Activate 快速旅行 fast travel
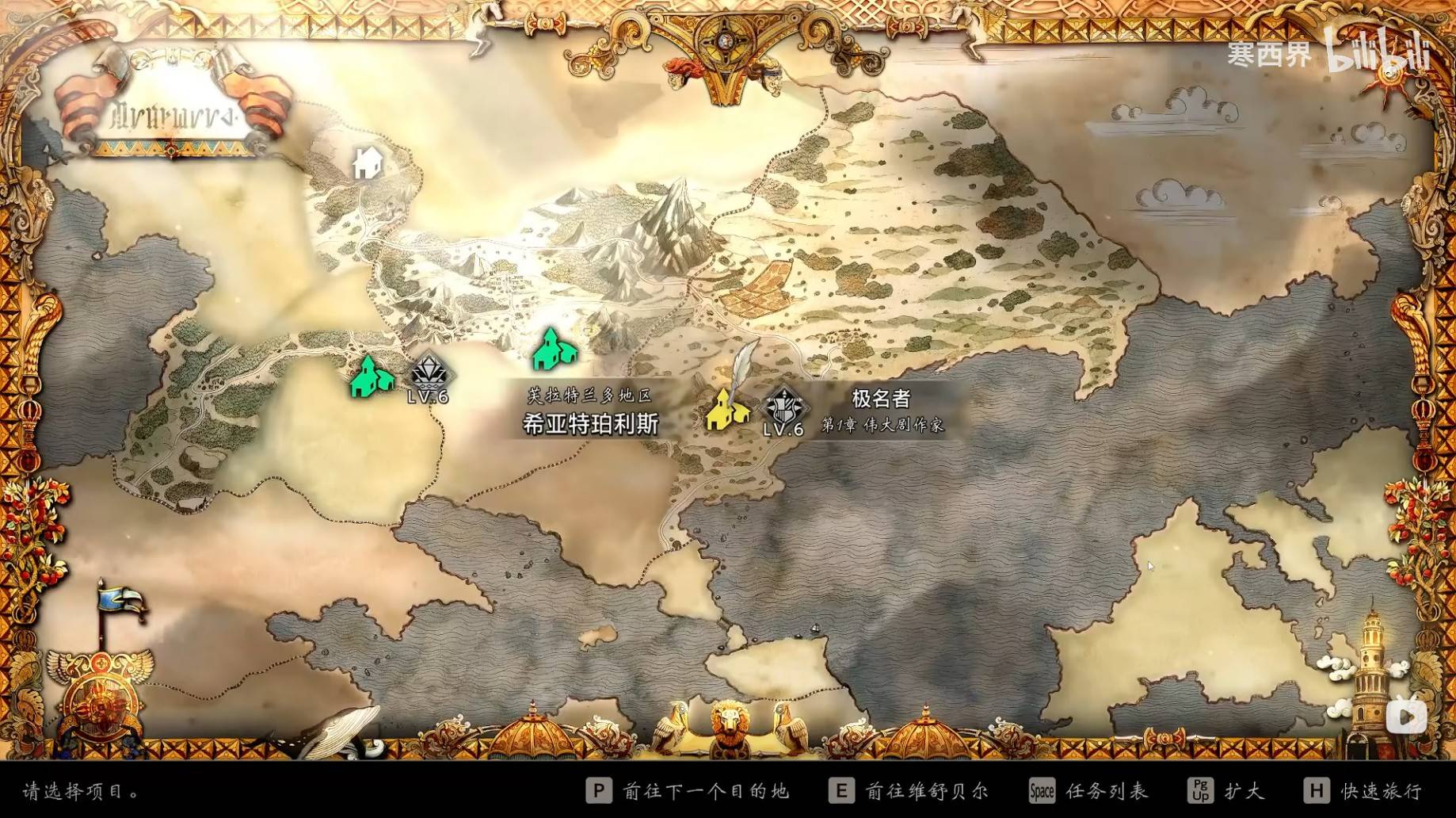1456x818 pixels. (x=1363, y=791)
